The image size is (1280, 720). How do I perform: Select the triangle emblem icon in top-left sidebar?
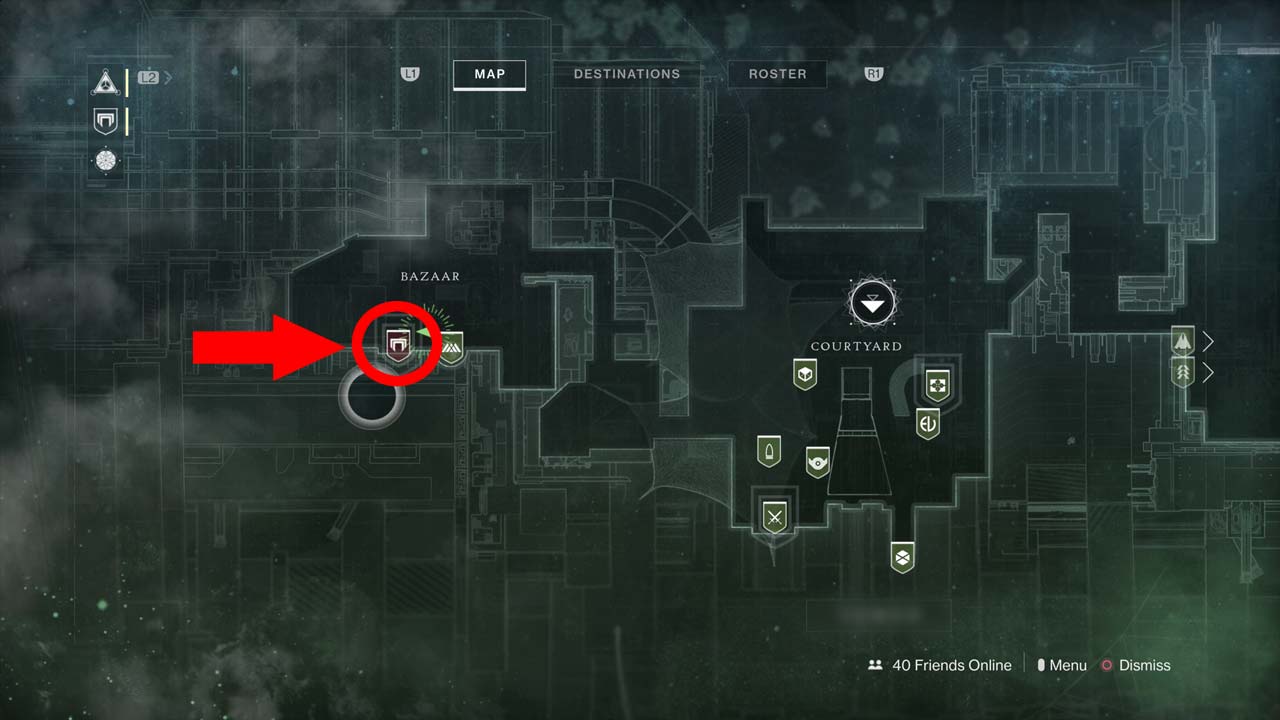pyautogui.click(x=104, y=82)
